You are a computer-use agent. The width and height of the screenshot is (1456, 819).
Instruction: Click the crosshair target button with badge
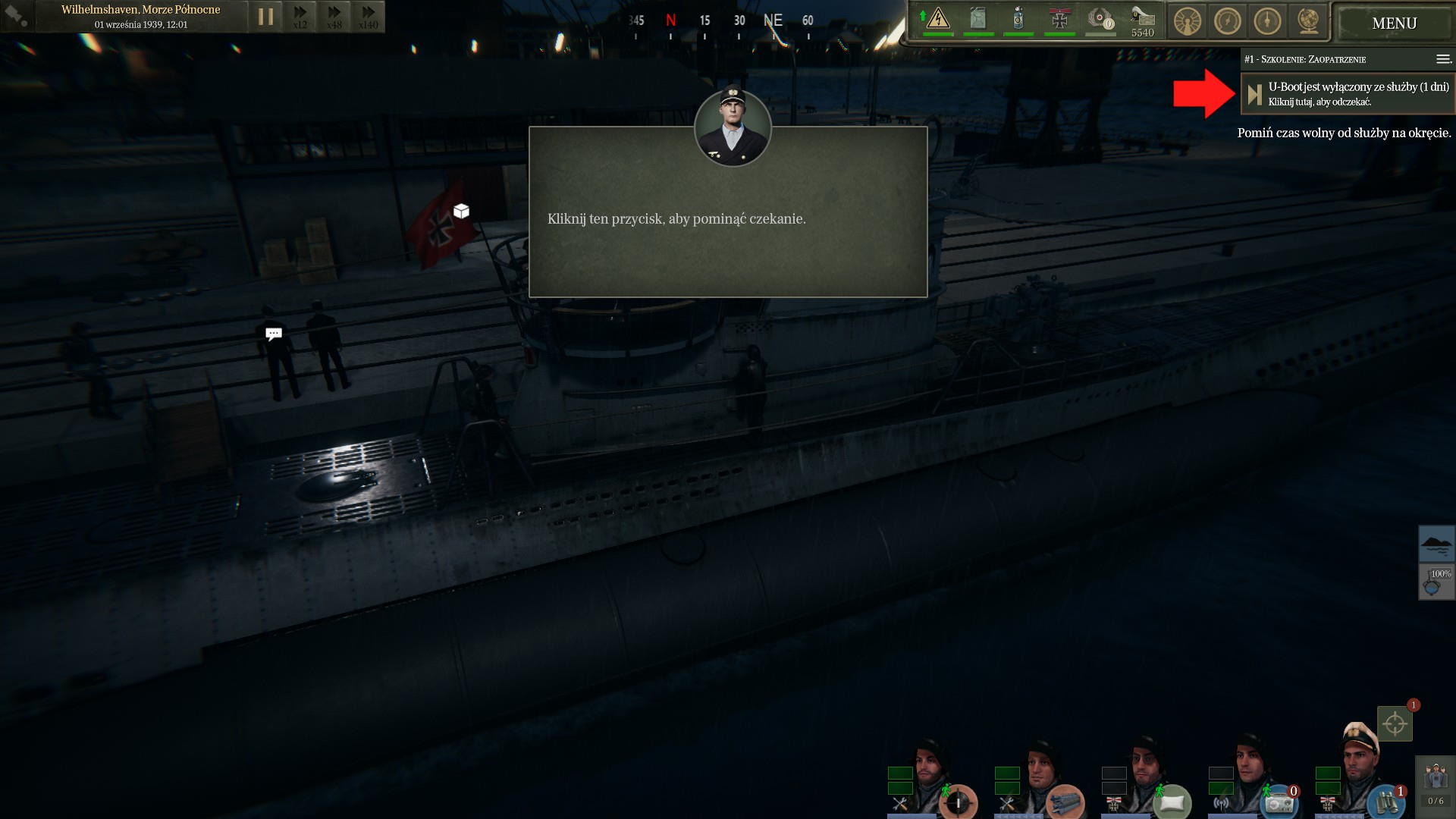(x=1395, y=723)
